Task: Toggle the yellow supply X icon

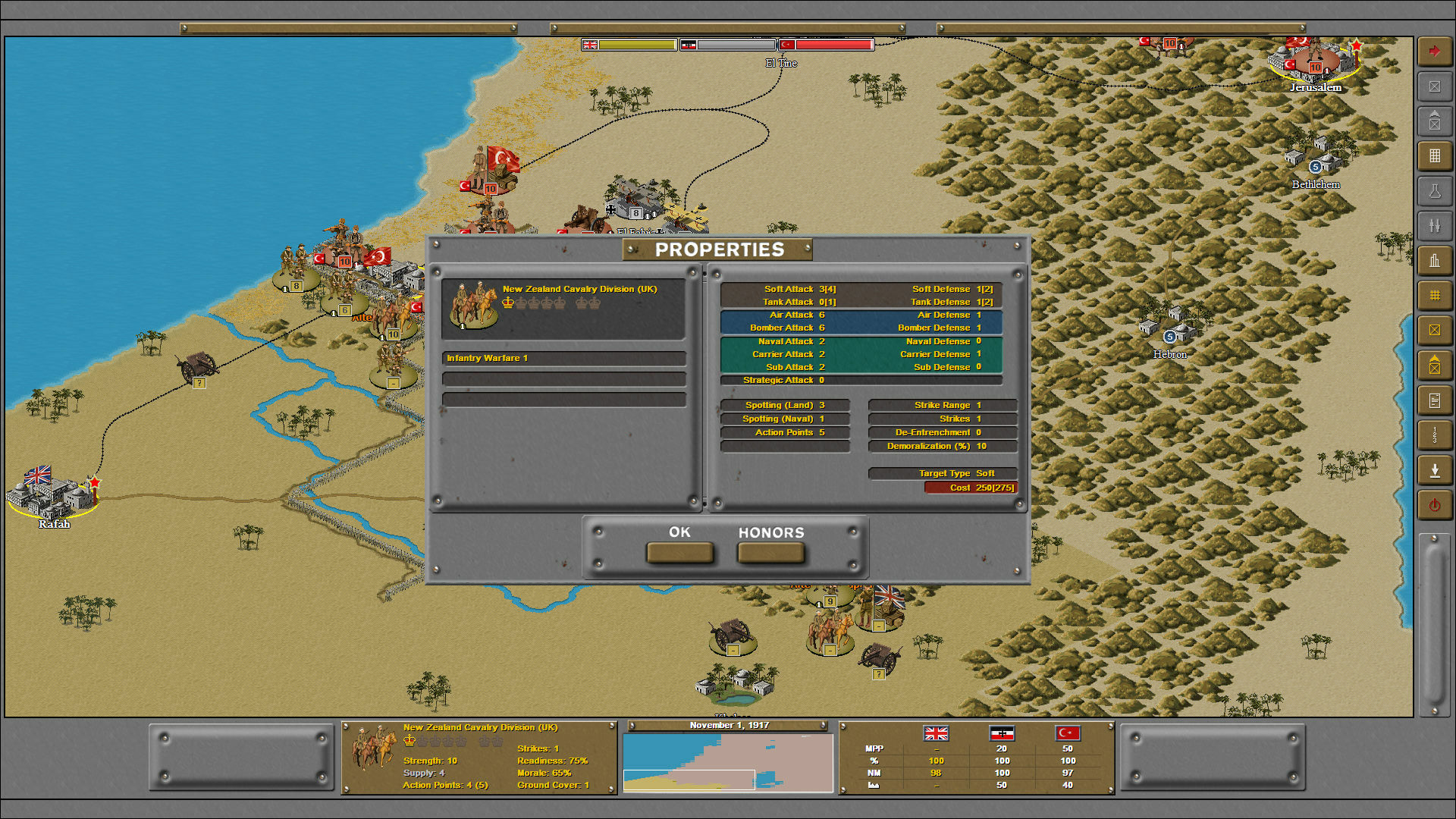Action: click(1435, 330)
